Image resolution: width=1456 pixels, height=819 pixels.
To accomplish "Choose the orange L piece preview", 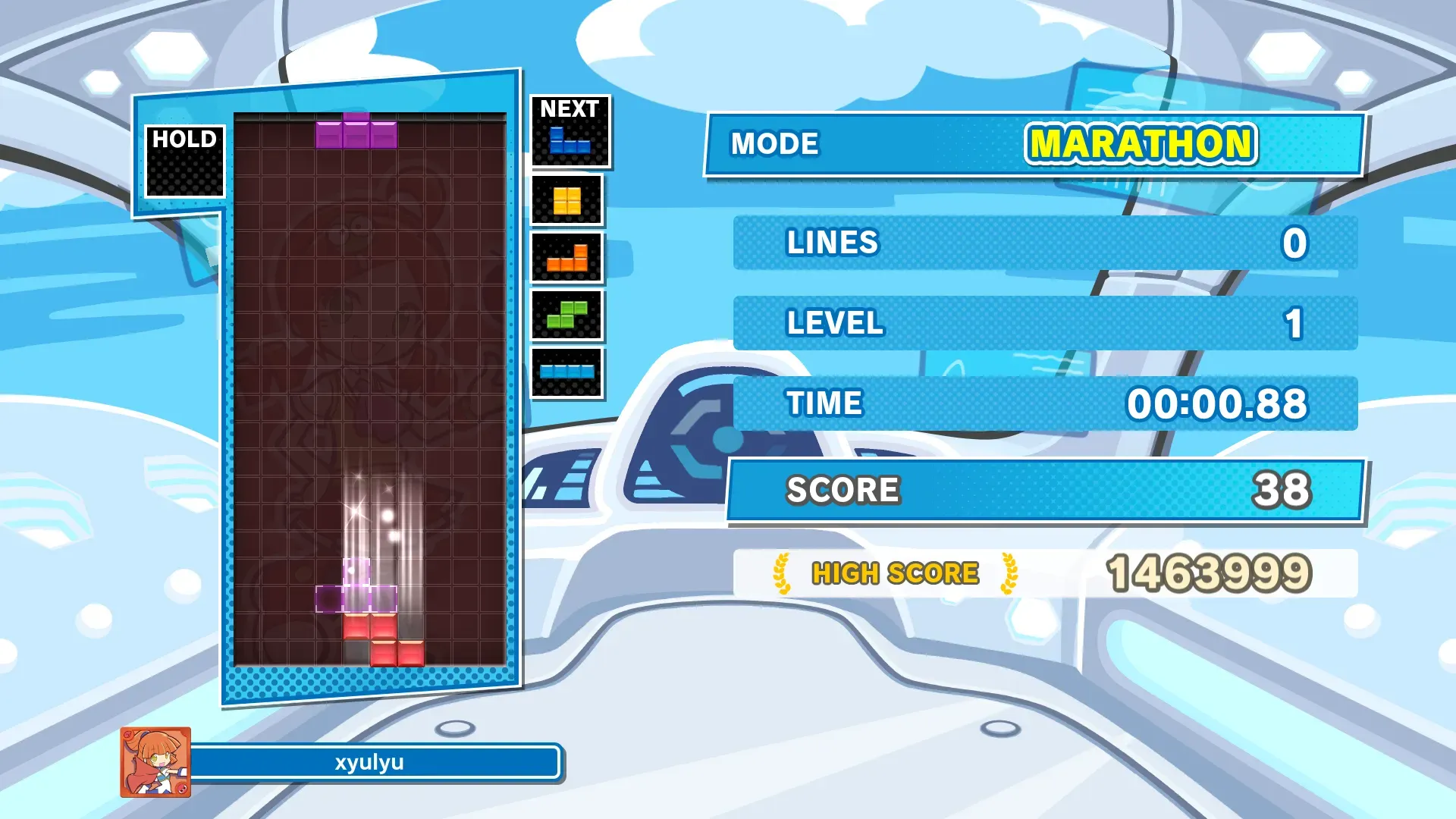I will [x=567, y=259].
